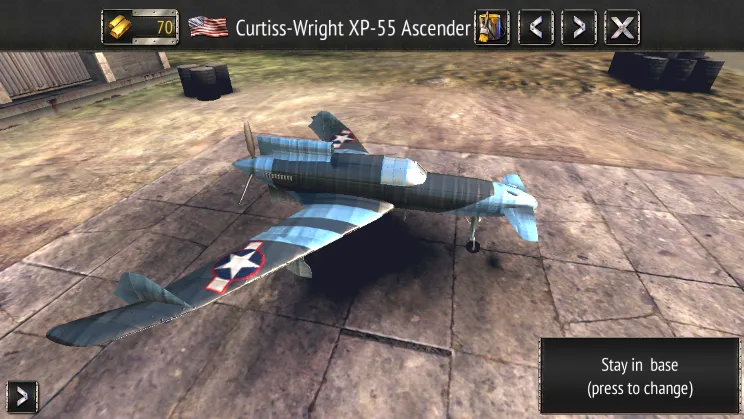Show the next aircraft
Viewport: 744px width, 419px height.
coord(578,27)
